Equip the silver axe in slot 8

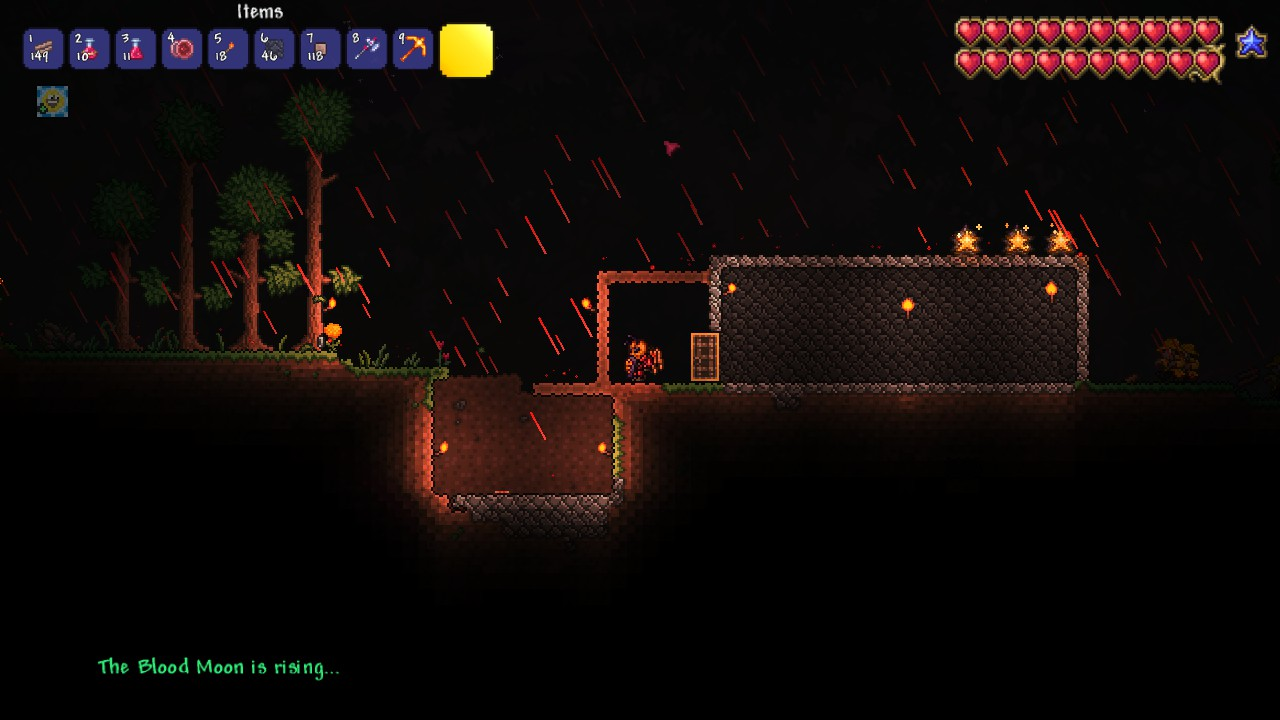pos(366,49)
